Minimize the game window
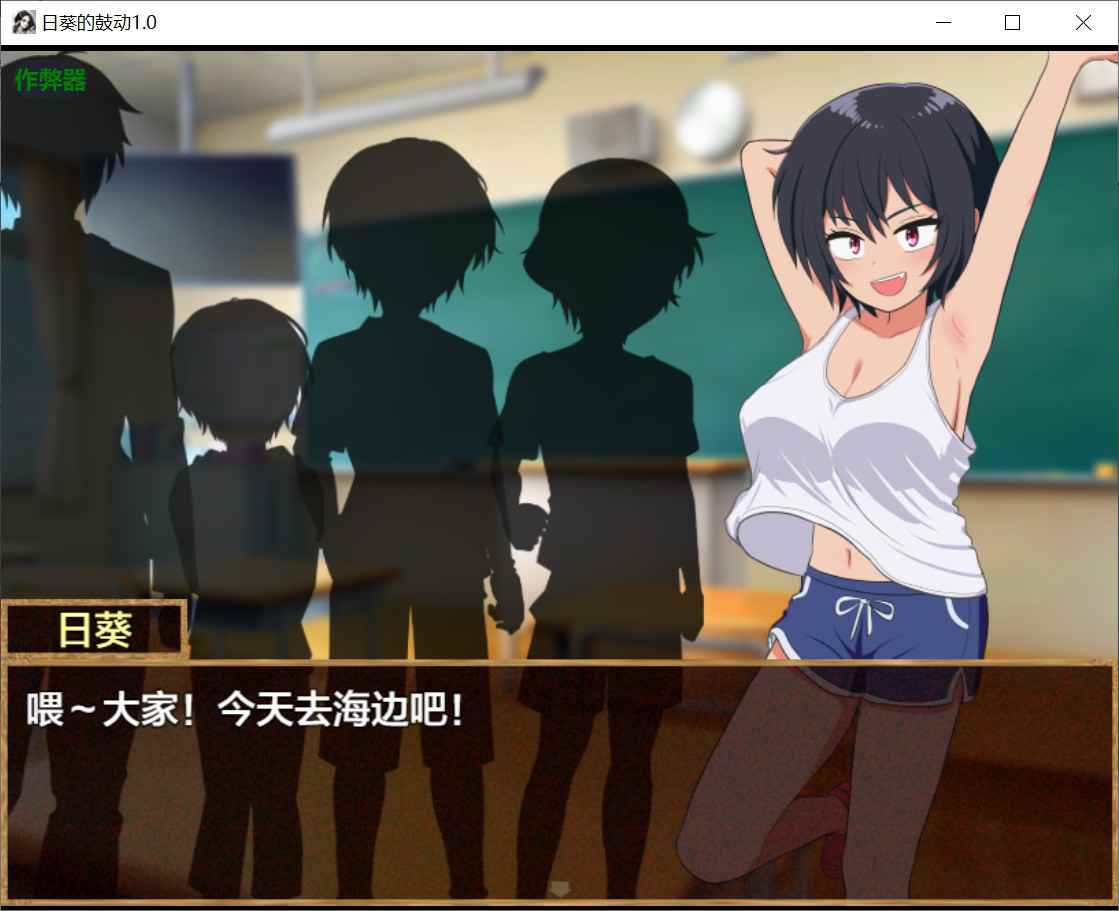Image resolution: width=1119 pixels, height=911 pixels. pos(942,23)
